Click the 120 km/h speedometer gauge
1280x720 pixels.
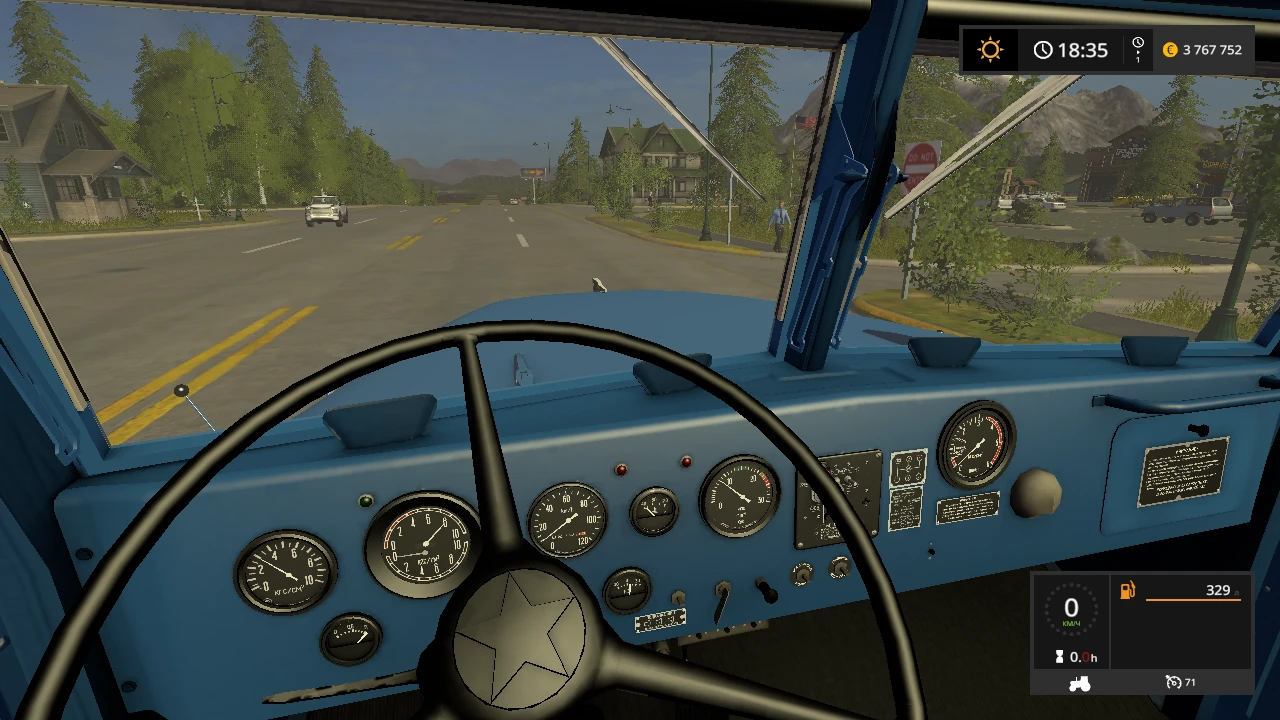(567, 518)
